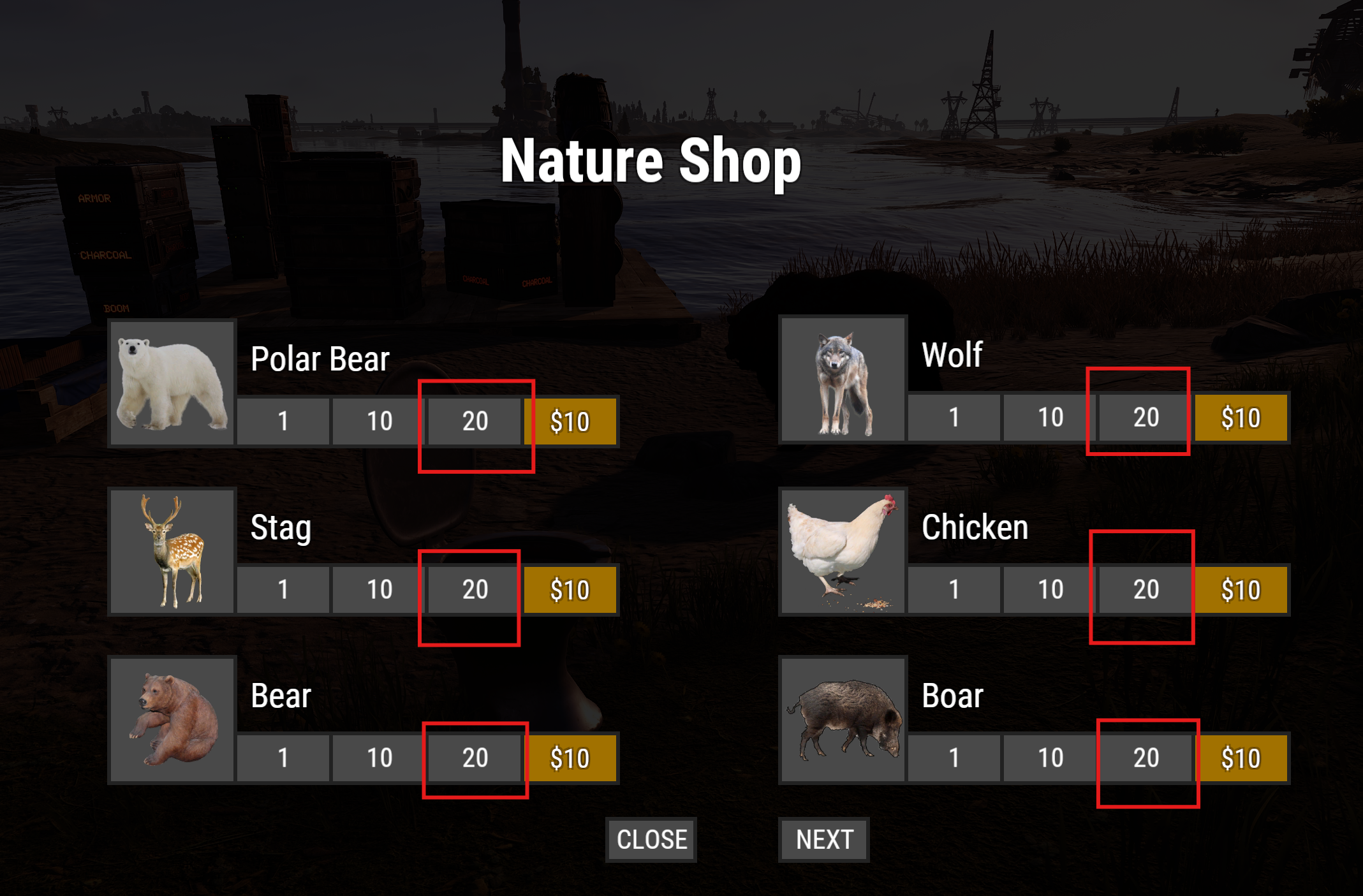This screenshot has width=1363, height=896.
Task: Select quantity 10 for Boar
Action: 1050,758
